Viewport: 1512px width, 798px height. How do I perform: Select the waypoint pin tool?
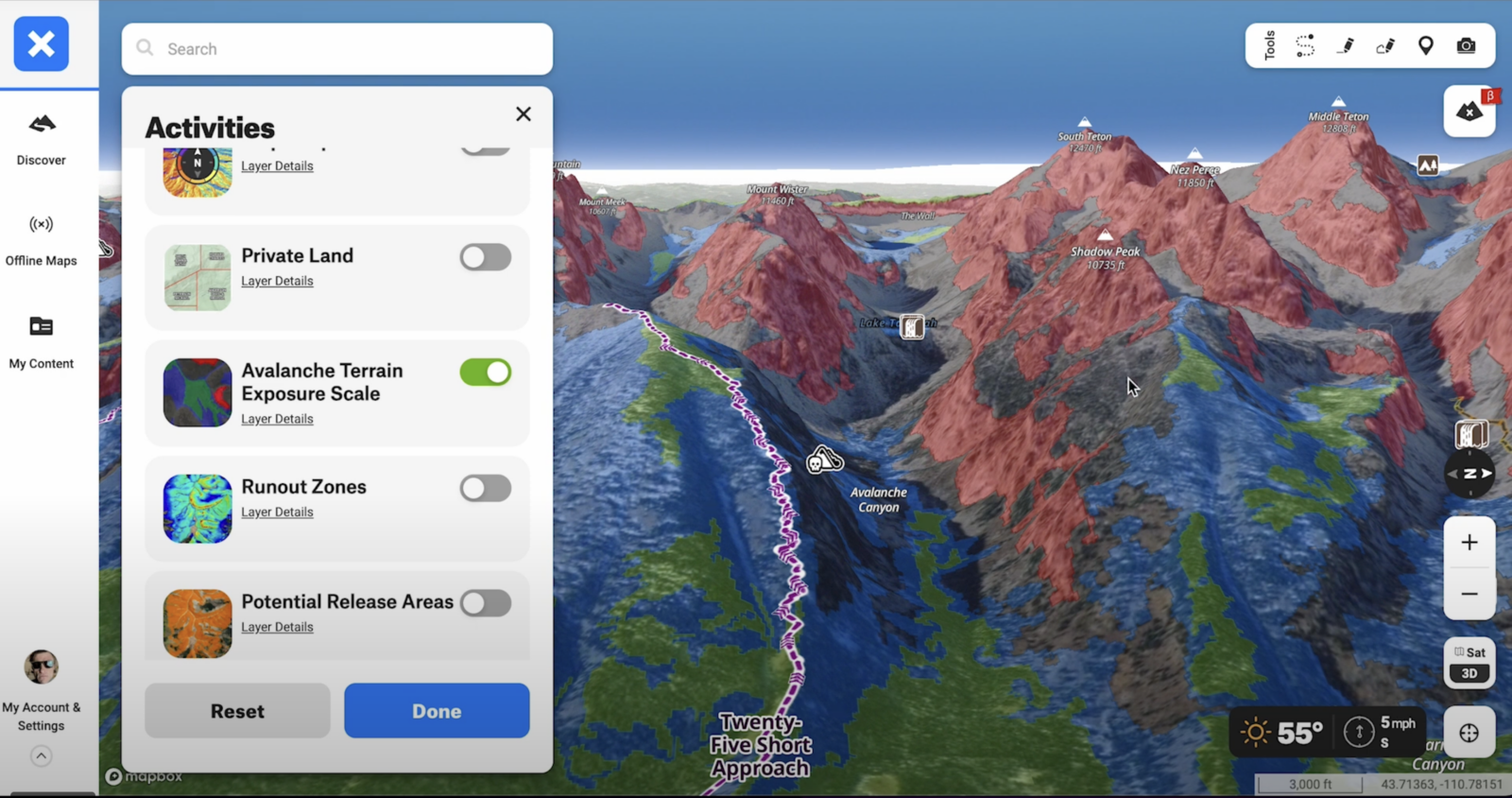click(1426, 45)
